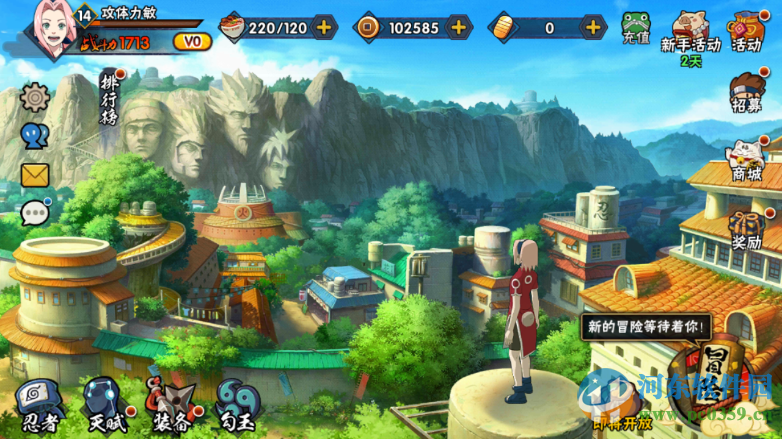Open the 天赋 talent menu
Viewport: 782px width, 439px height.
click(x=103, y=405)
